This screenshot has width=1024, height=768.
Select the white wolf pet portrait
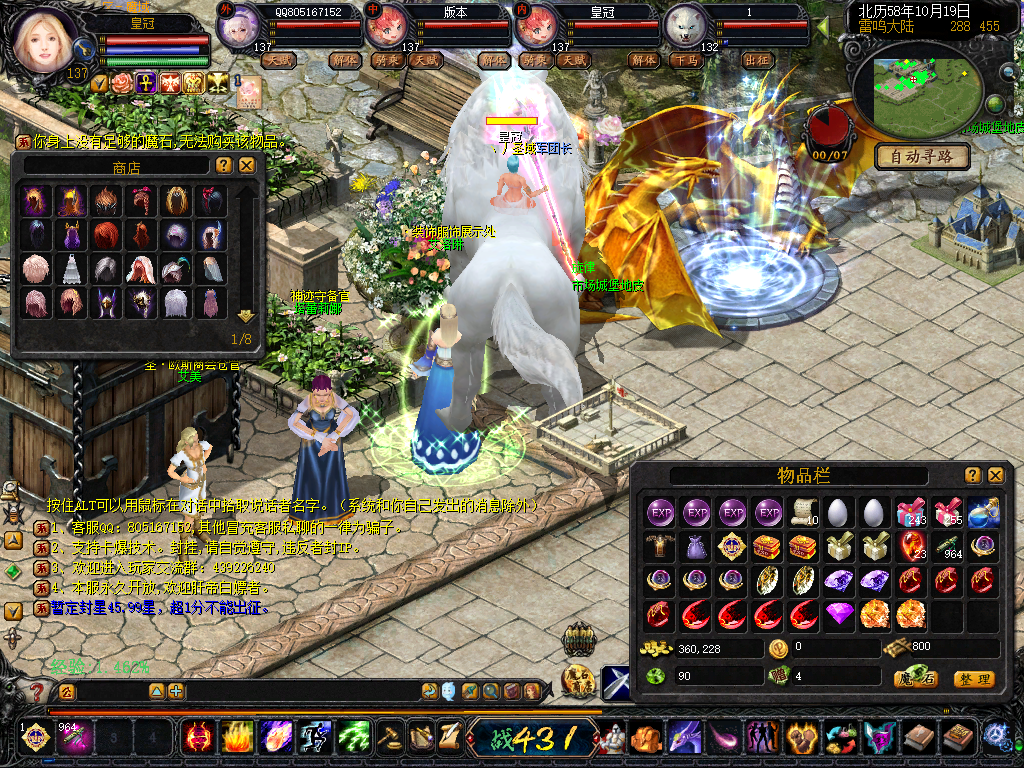(685, 25)
